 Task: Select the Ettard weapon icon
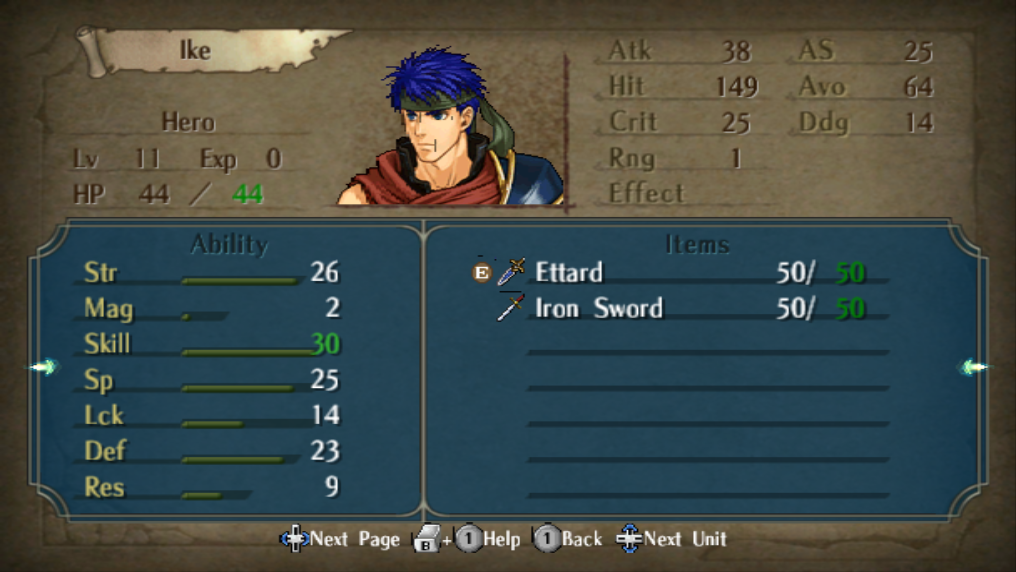(511, 271)
